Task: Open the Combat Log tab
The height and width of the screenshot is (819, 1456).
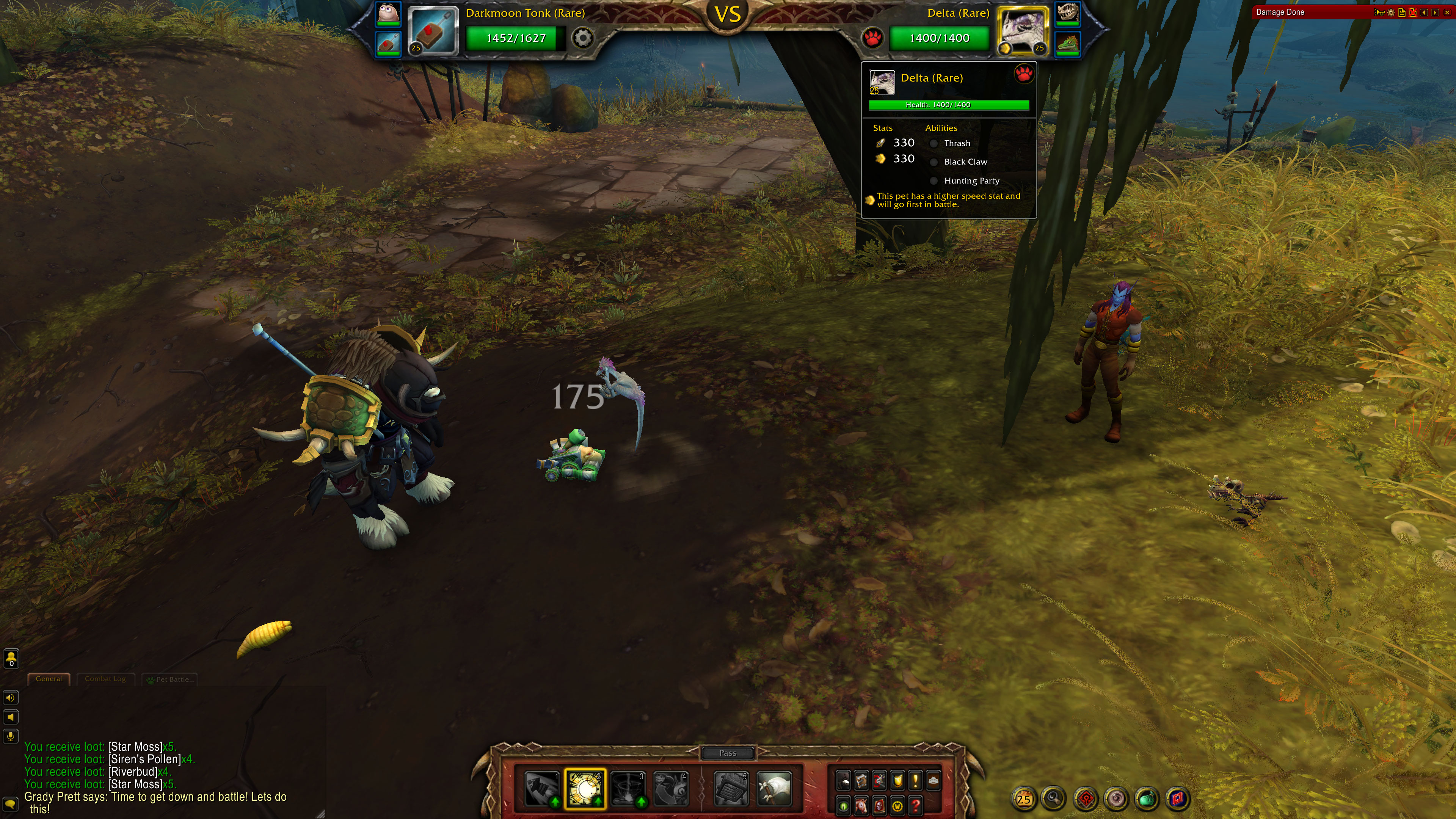Action: pyautogui.click(x=105, y=679)
